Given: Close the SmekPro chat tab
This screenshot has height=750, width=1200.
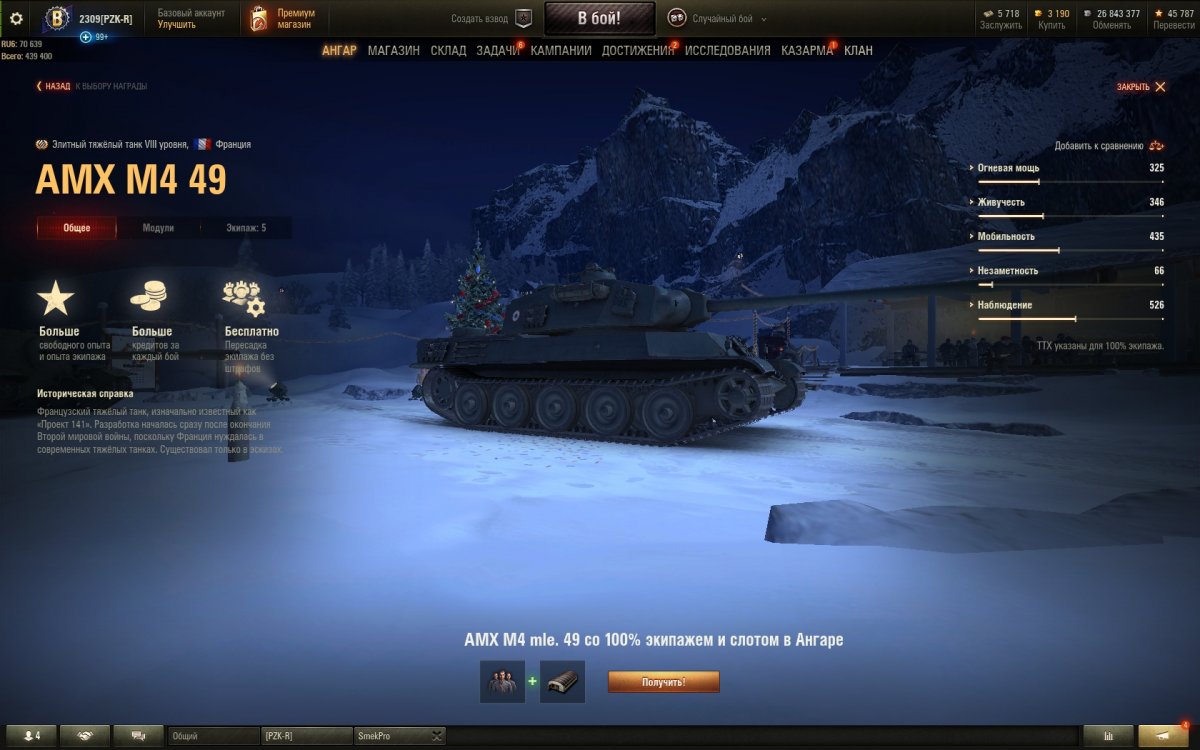Looking at the screenshot, I should click(x=437, y=736).
